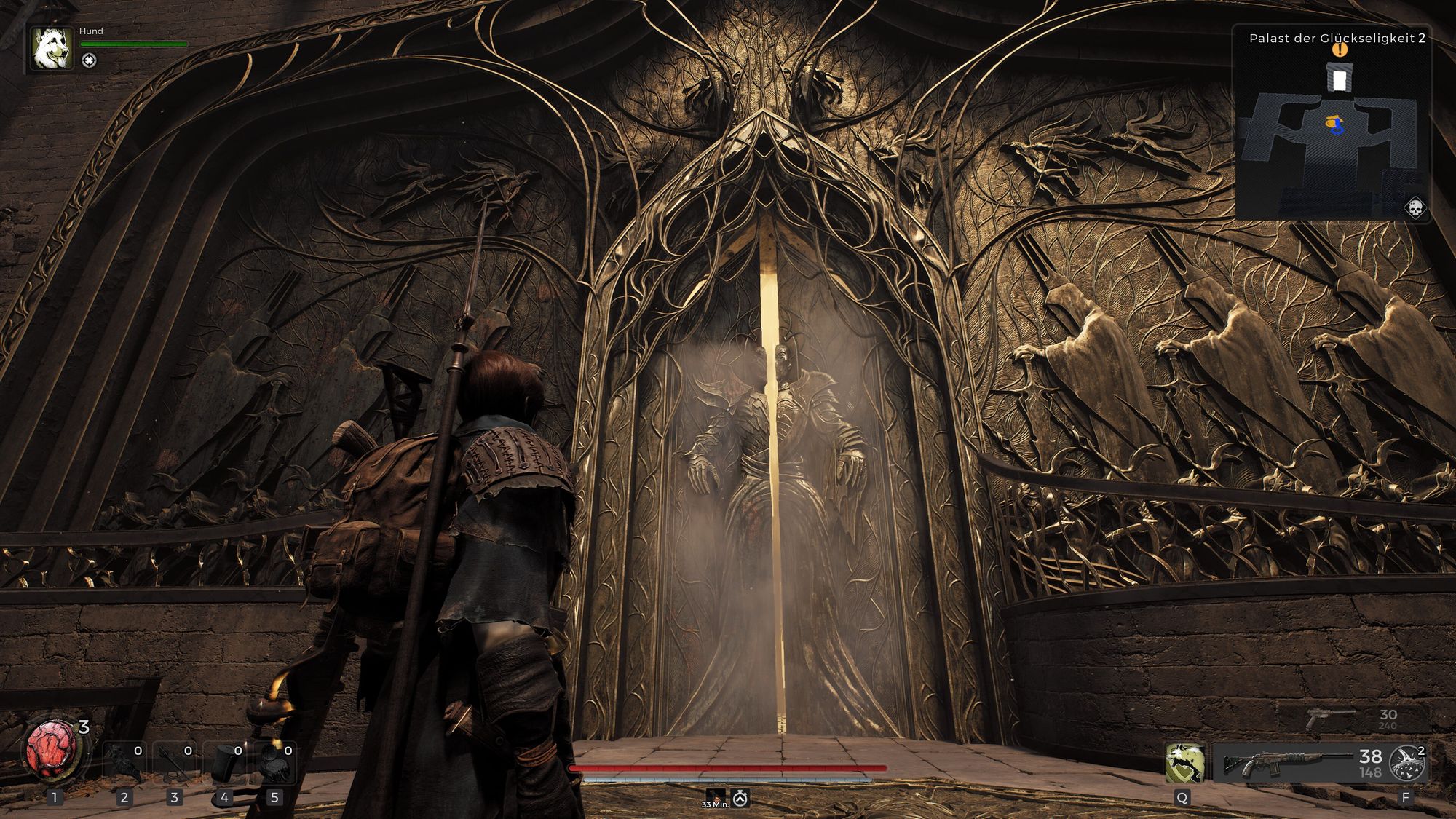The image size is (1456, 819).
Task: Activate the round weapon mod icon
Action: point(1406,764)
